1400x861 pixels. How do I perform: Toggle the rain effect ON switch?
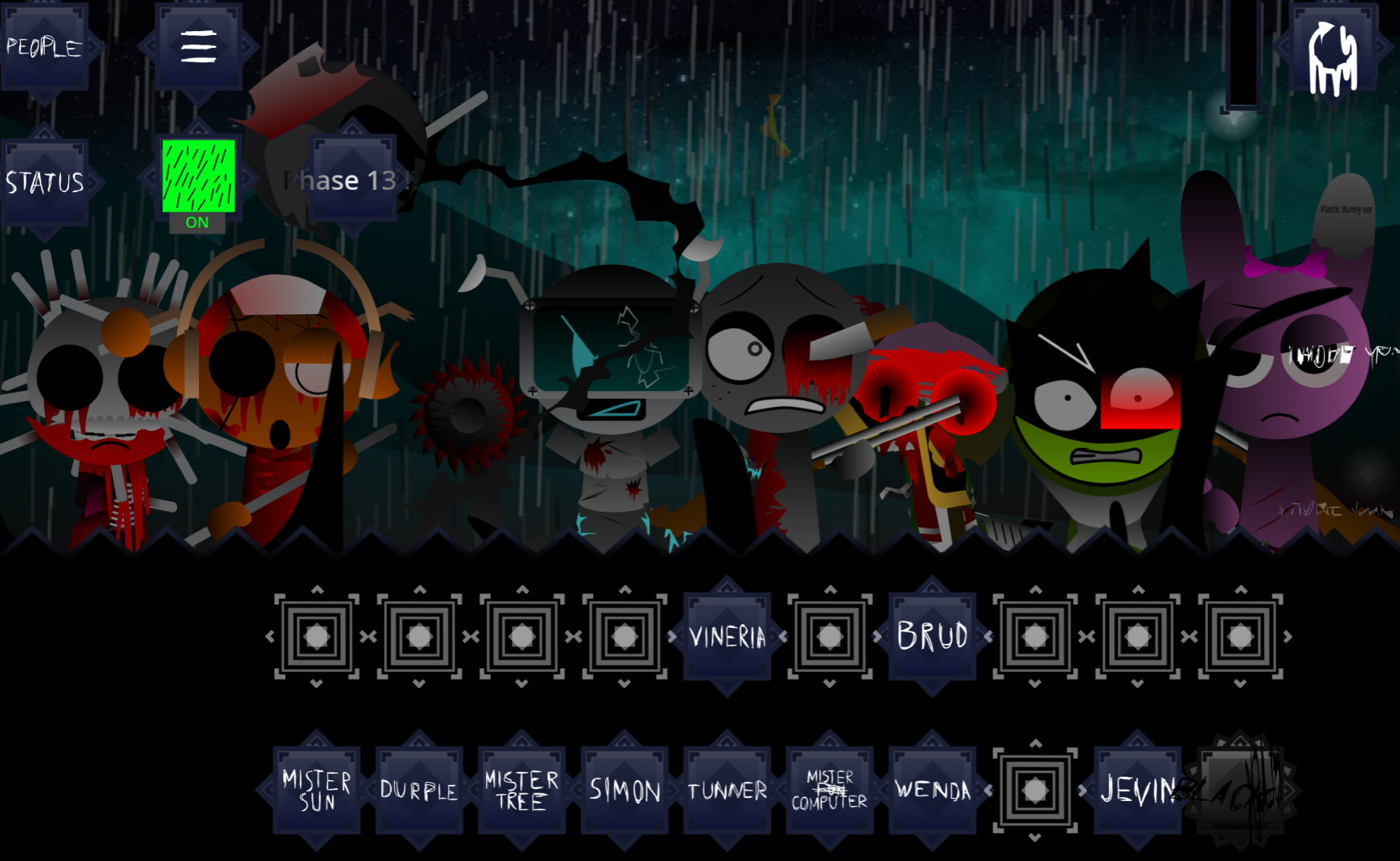197,180
